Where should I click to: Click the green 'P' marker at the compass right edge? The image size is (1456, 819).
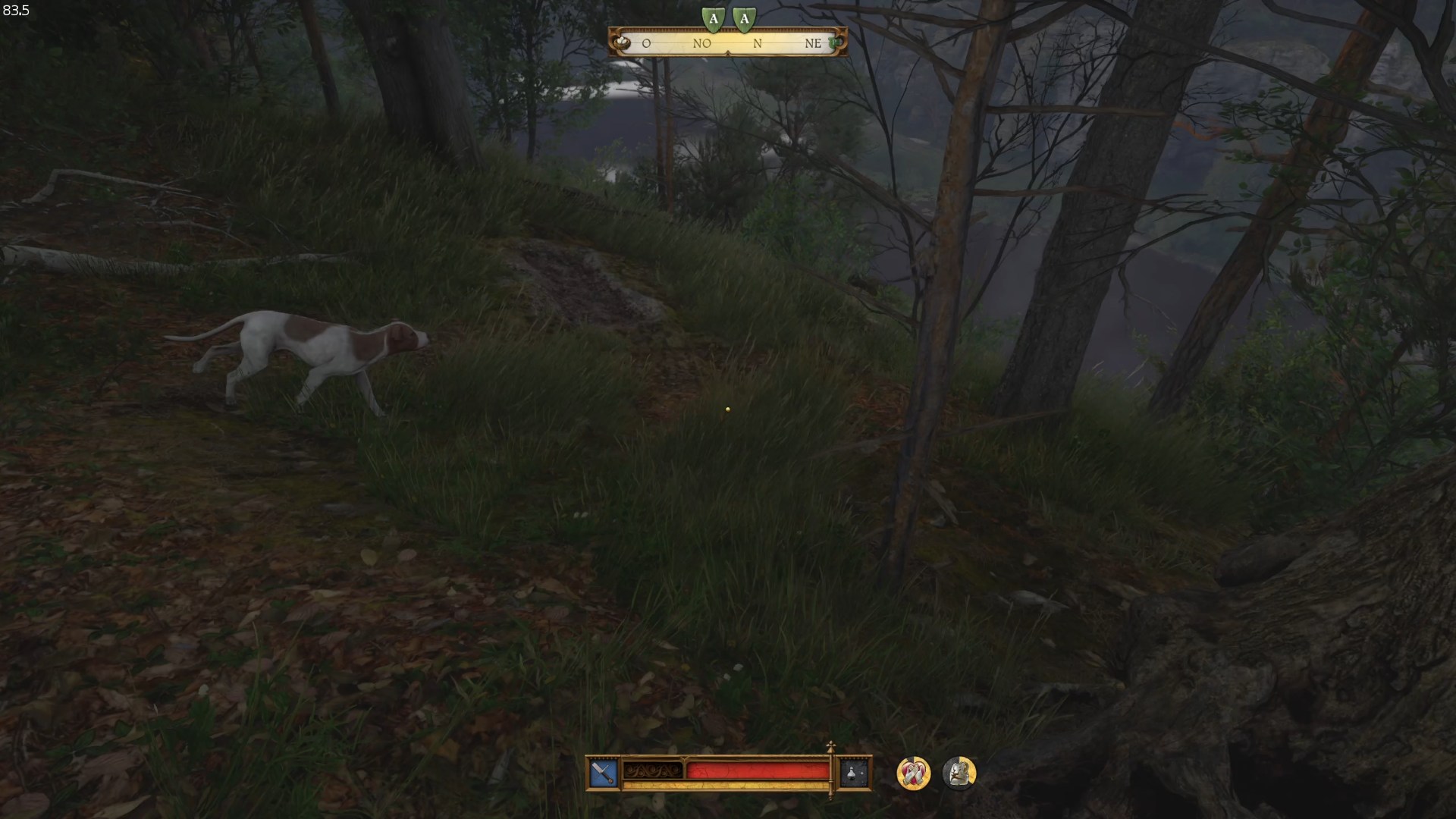point(834,43)
